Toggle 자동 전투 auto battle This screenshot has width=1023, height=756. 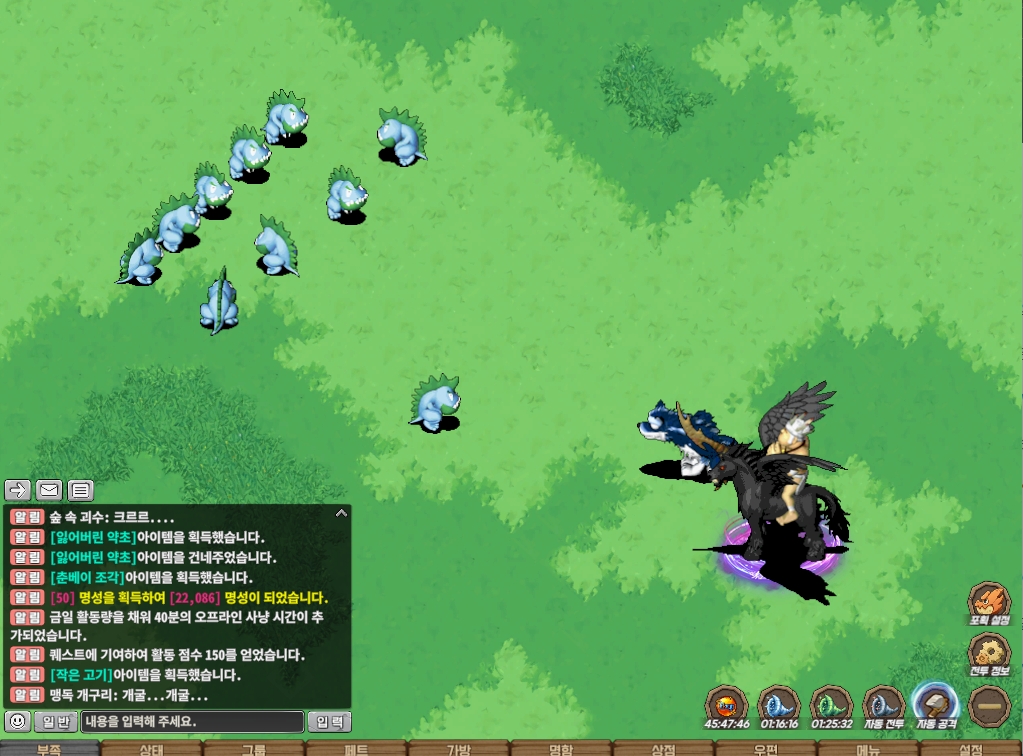(883, 705)
